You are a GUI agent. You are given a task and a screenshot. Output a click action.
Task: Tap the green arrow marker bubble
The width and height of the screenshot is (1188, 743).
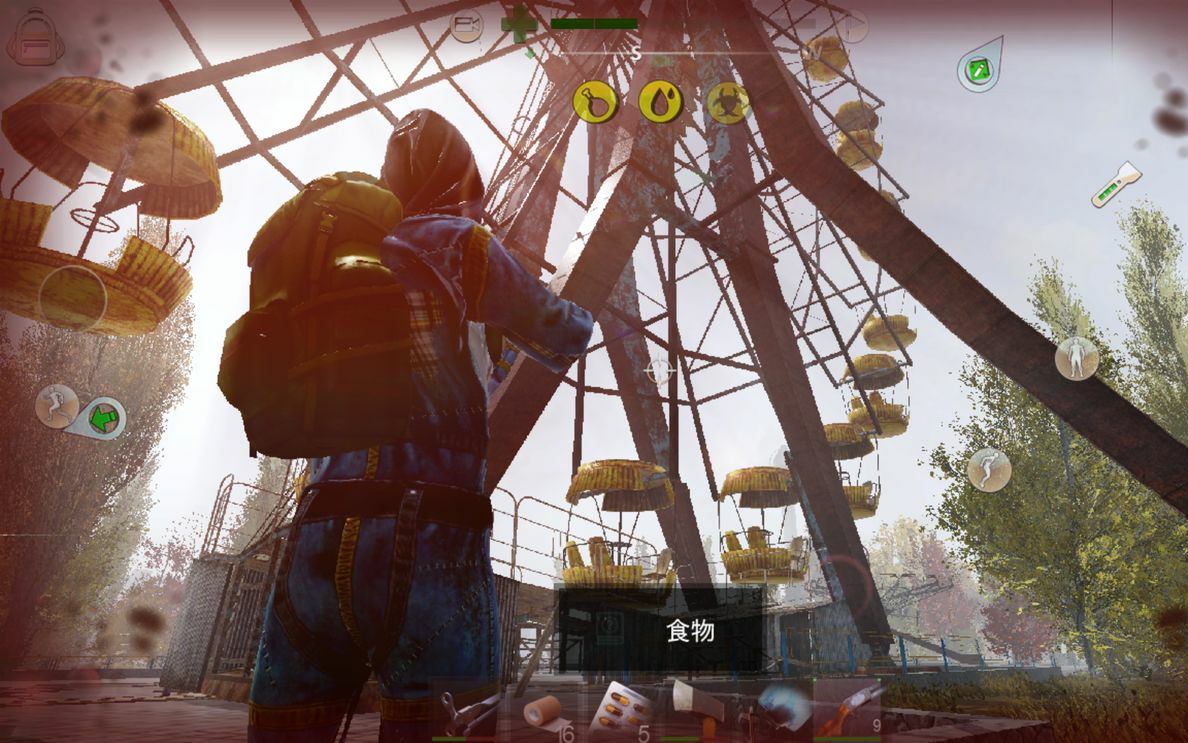click(x=103, y=417)
